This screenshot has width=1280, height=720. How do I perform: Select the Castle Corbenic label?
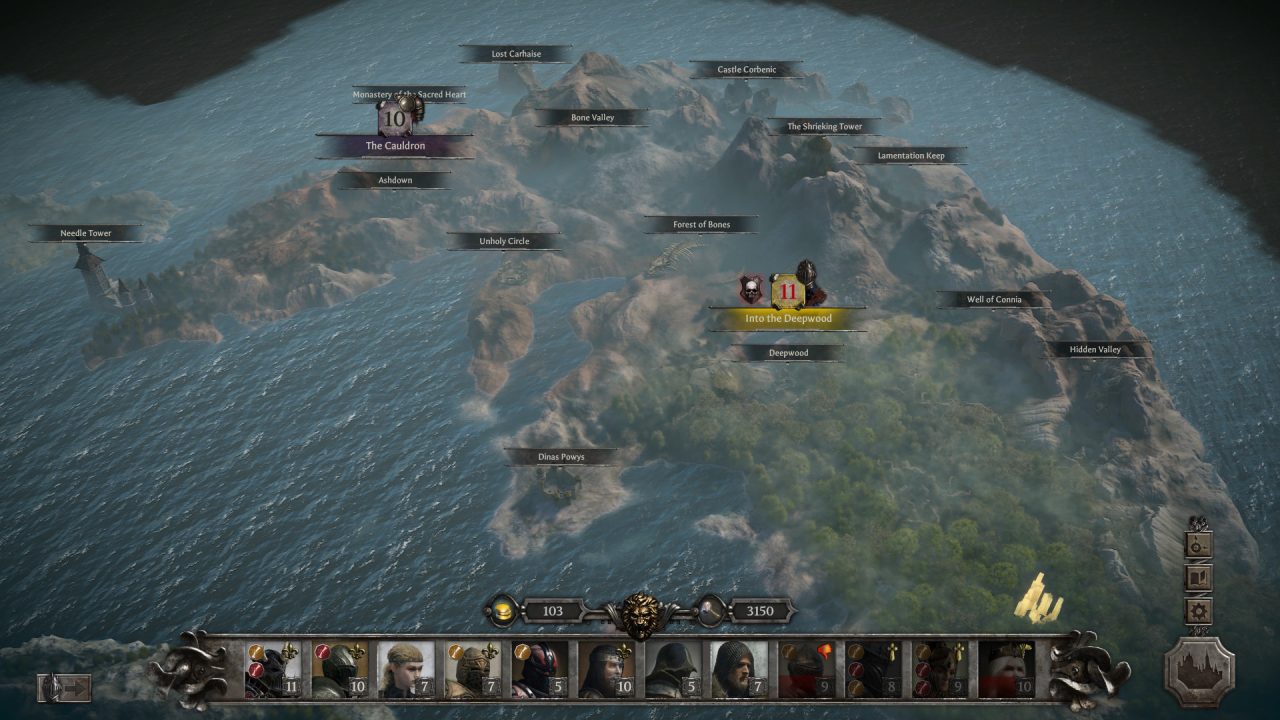[747, 70]
